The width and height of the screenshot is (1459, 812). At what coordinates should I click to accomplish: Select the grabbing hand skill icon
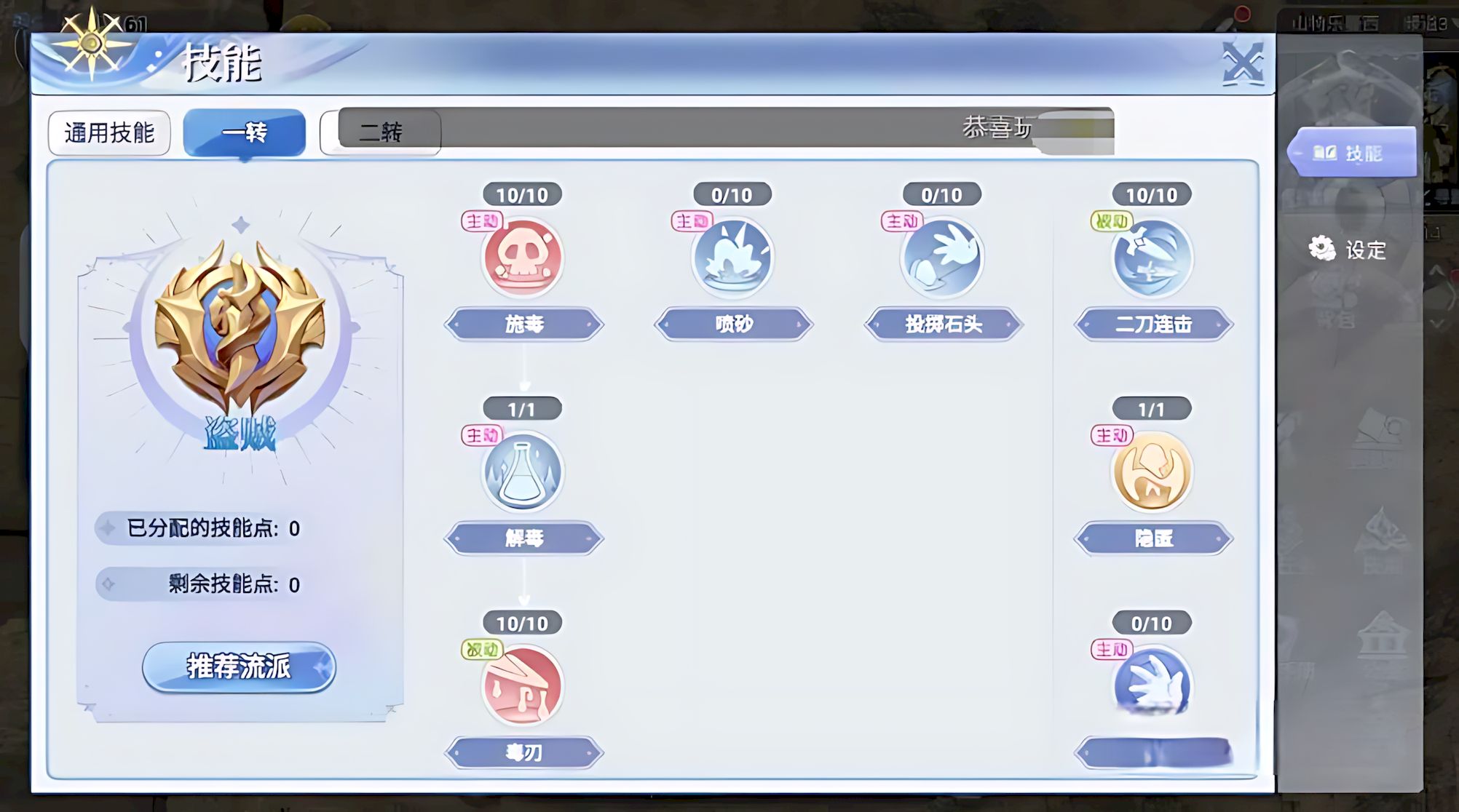[1152, 685]
